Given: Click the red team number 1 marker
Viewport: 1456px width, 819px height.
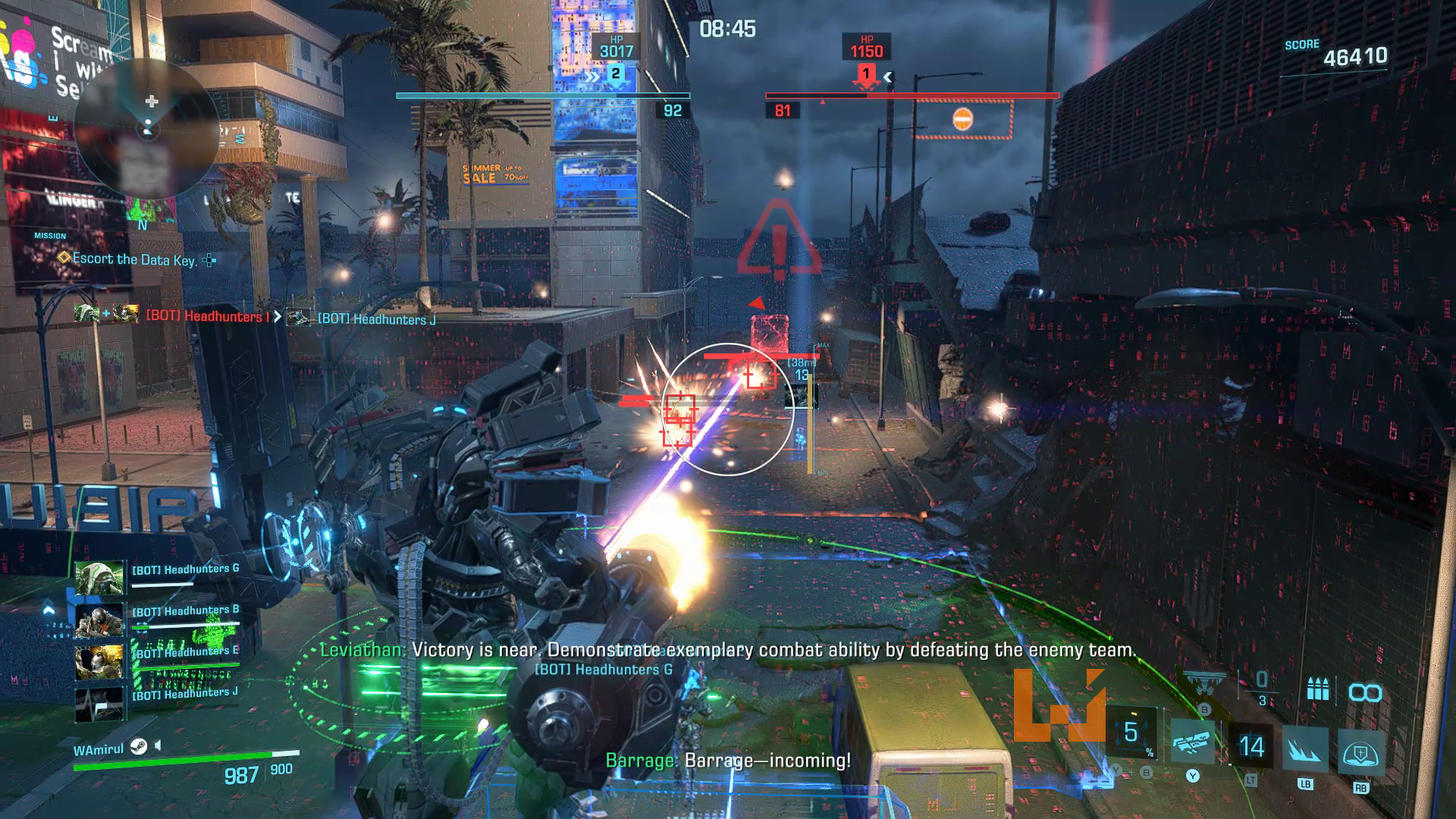Looking at the screenshot, I should tap(865, 74).
